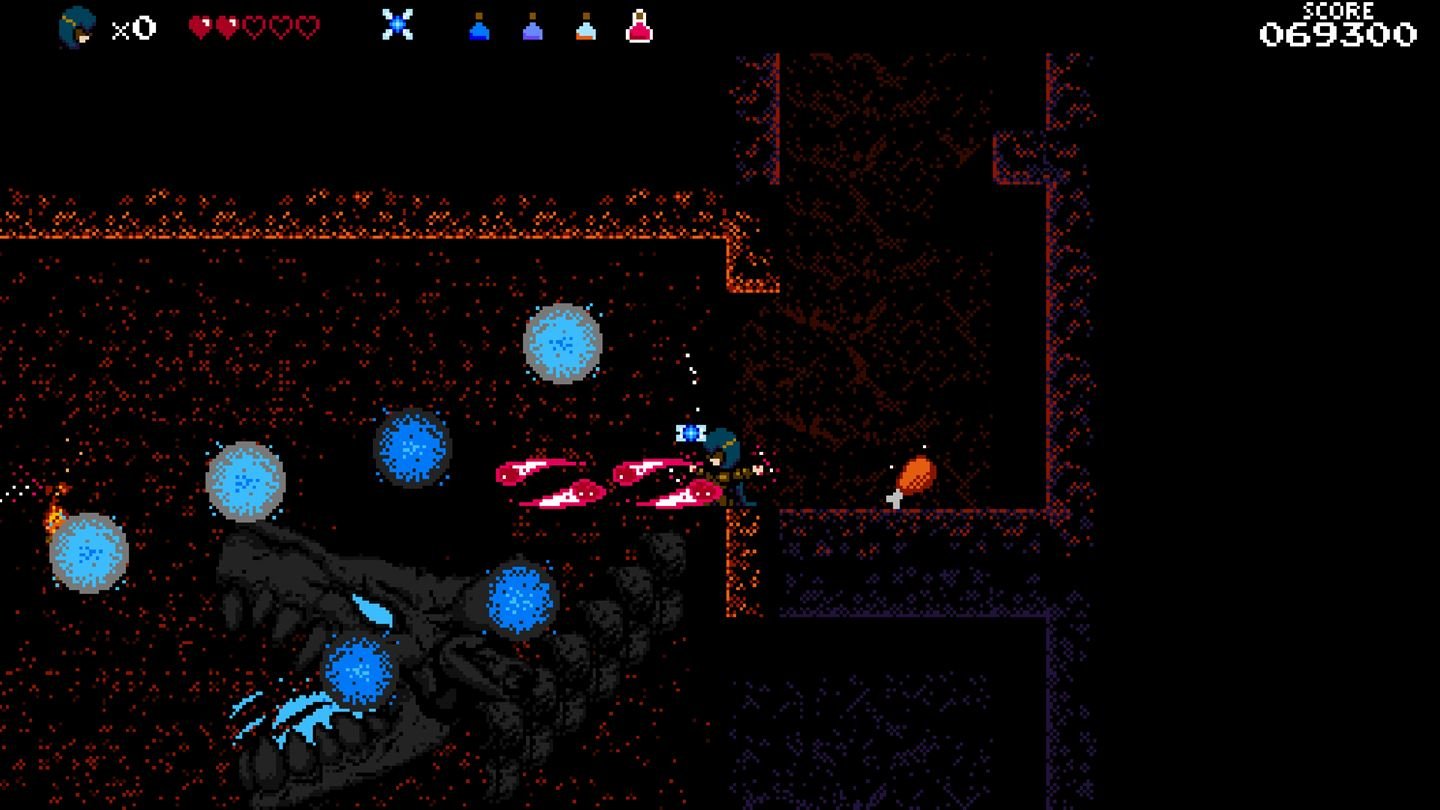Use the dark blue potion
1440x810 pixels.
click(479, 27)
